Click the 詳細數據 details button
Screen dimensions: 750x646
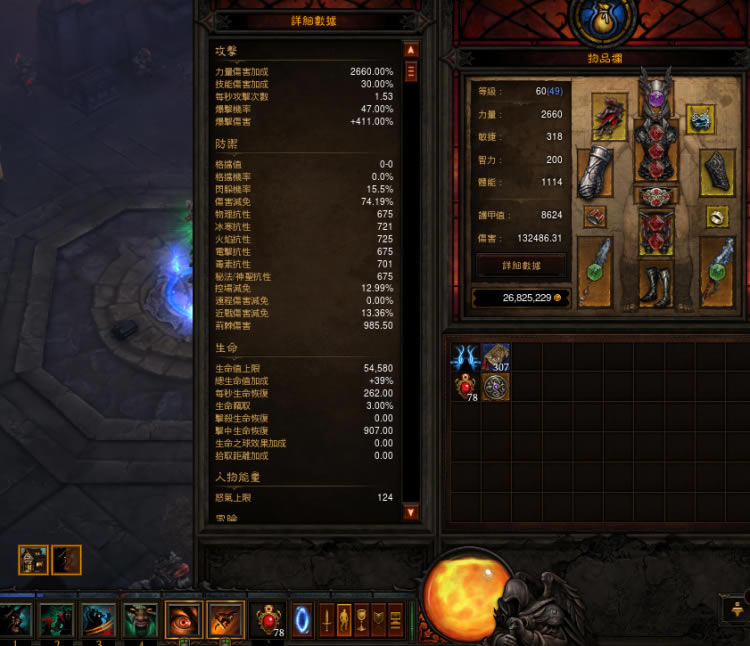[x=523, y=265]
